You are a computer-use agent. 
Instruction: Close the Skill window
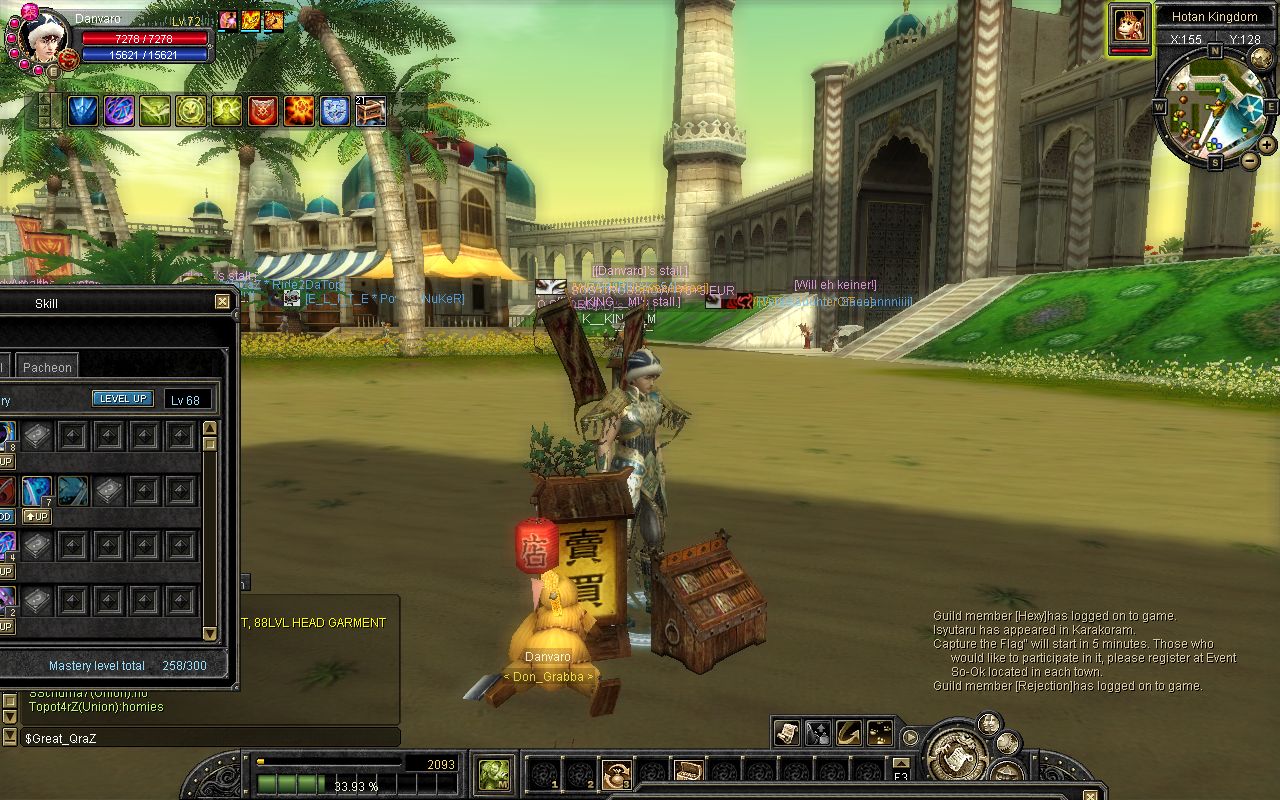pos(222,301)
